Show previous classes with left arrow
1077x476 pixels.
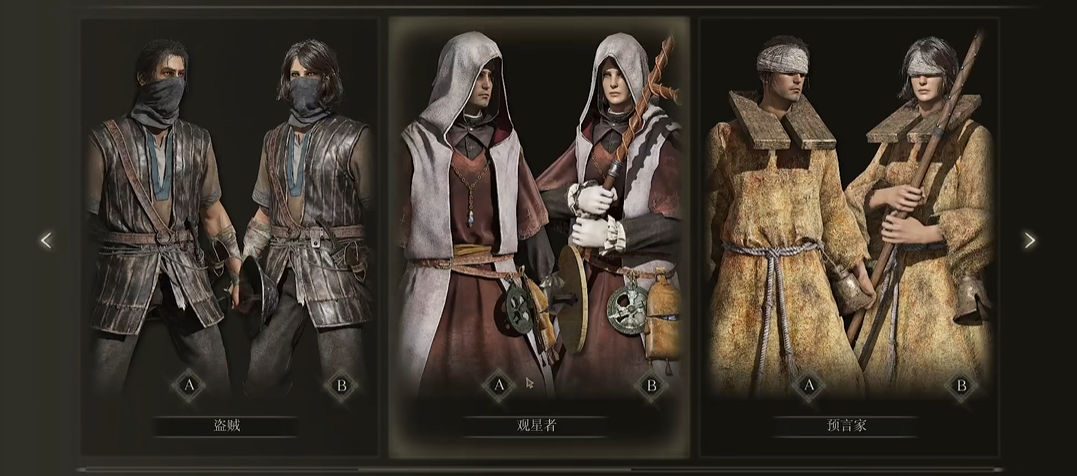46,240
